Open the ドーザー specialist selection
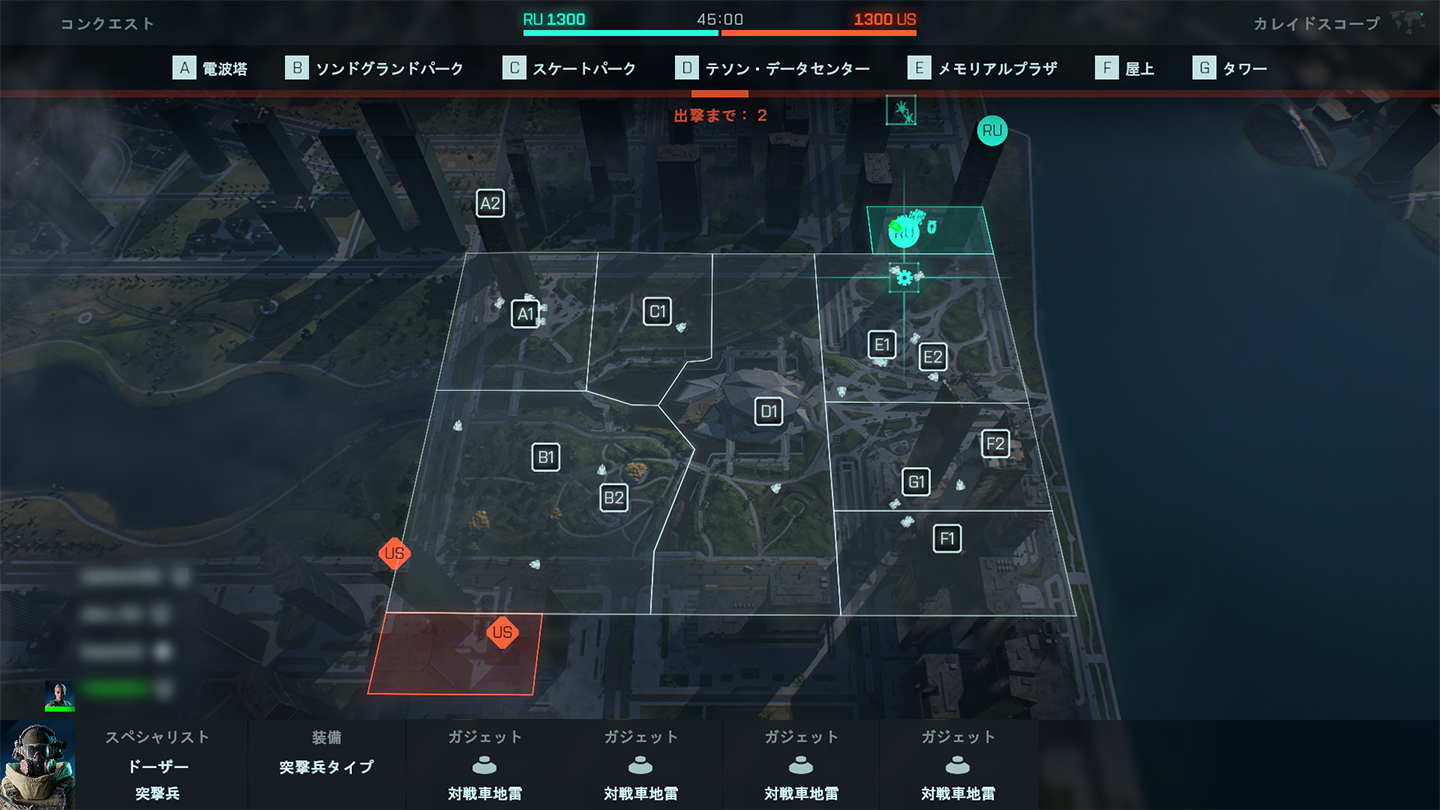 pyautogui.click(x=157, y=767)
